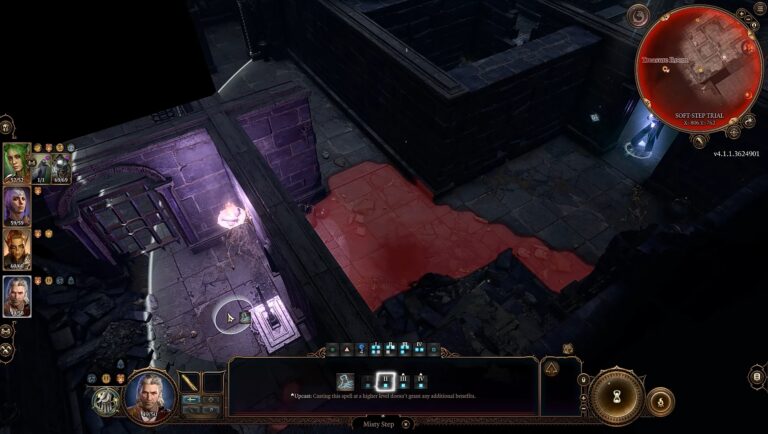Click the hourglass end turn button
The image size is (768, 434).
[x=616, y=396]
